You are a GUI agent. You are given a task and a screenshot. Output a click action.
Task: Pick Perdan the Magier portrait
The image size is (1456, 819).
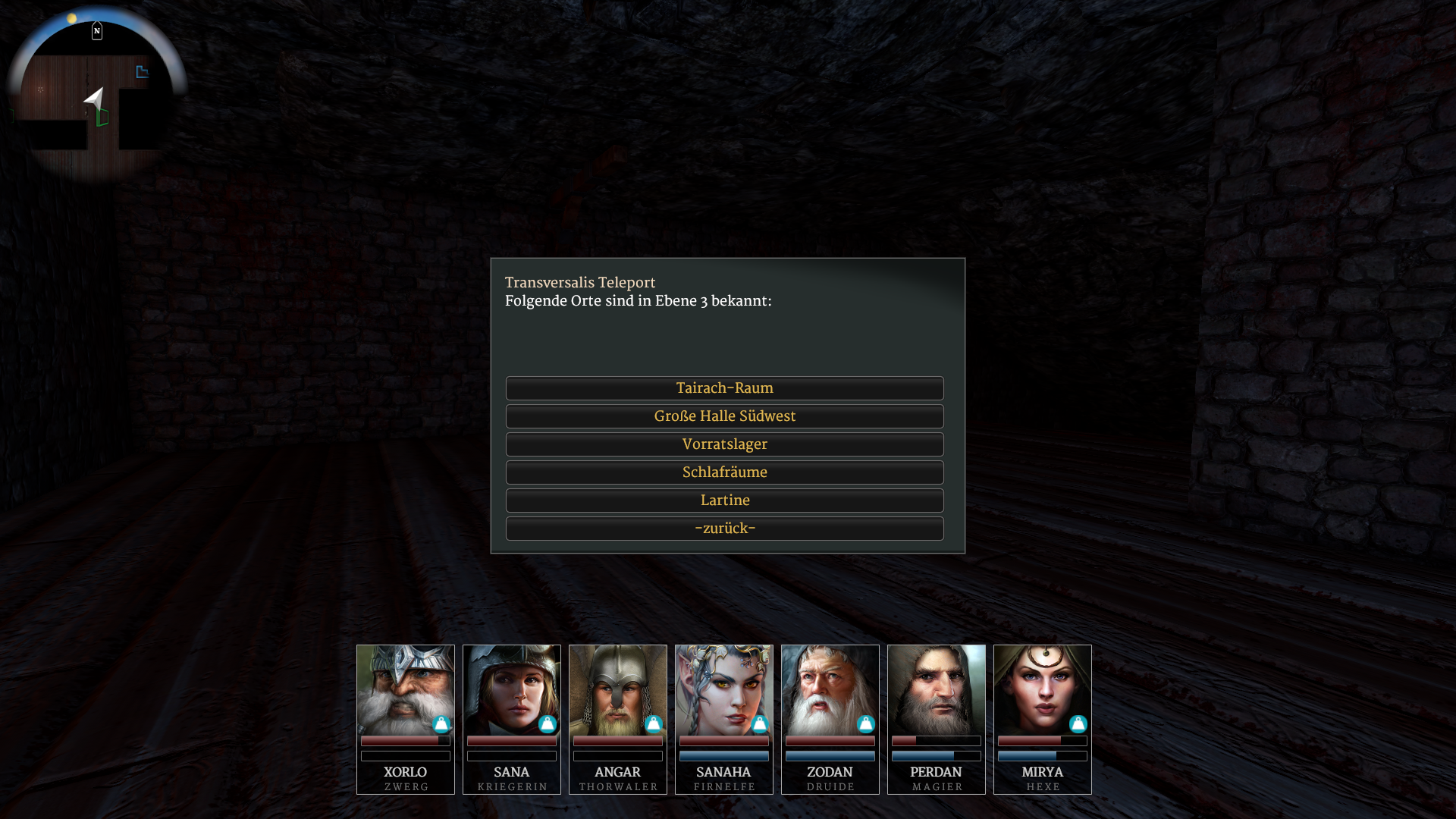tap(937, 690)
